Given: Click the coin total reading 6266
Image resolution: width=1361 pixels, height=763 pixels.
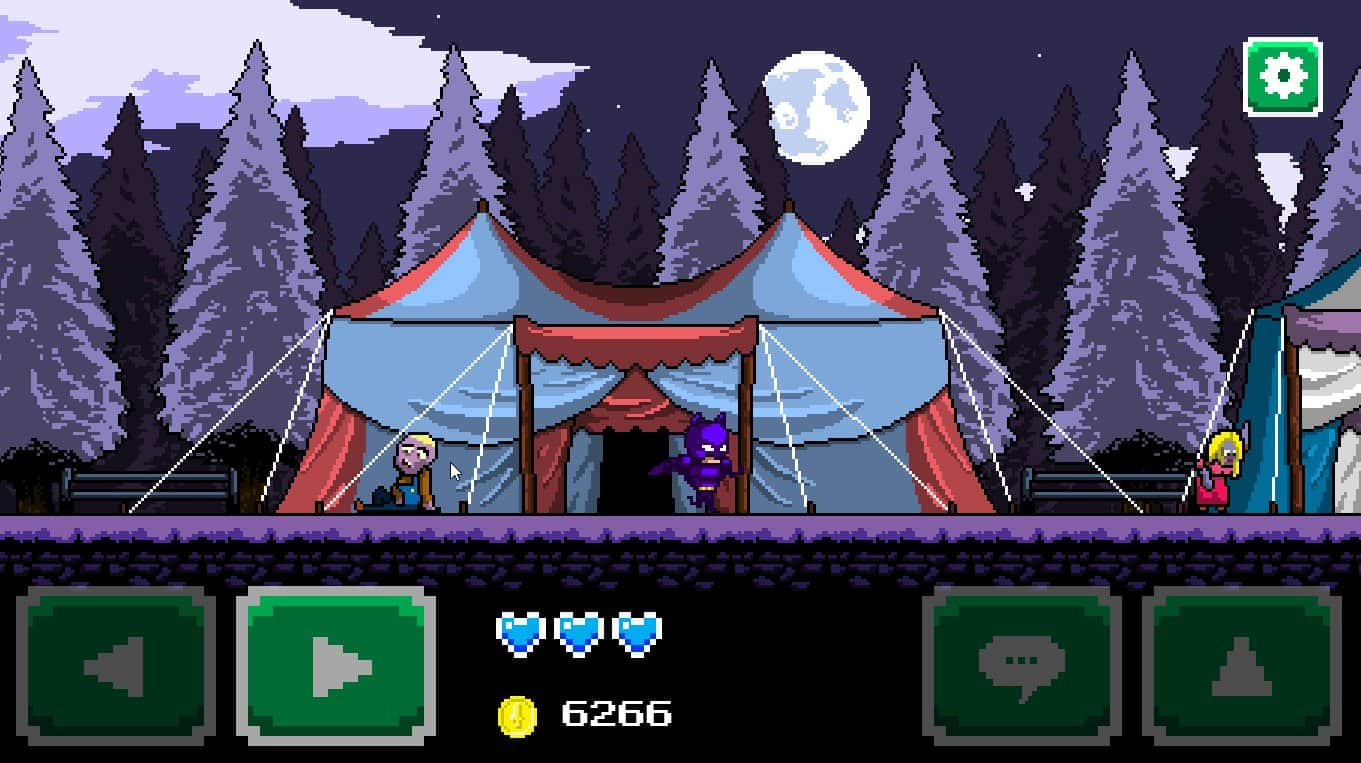Looking at the screenshot, I should [x=614, y=712].
